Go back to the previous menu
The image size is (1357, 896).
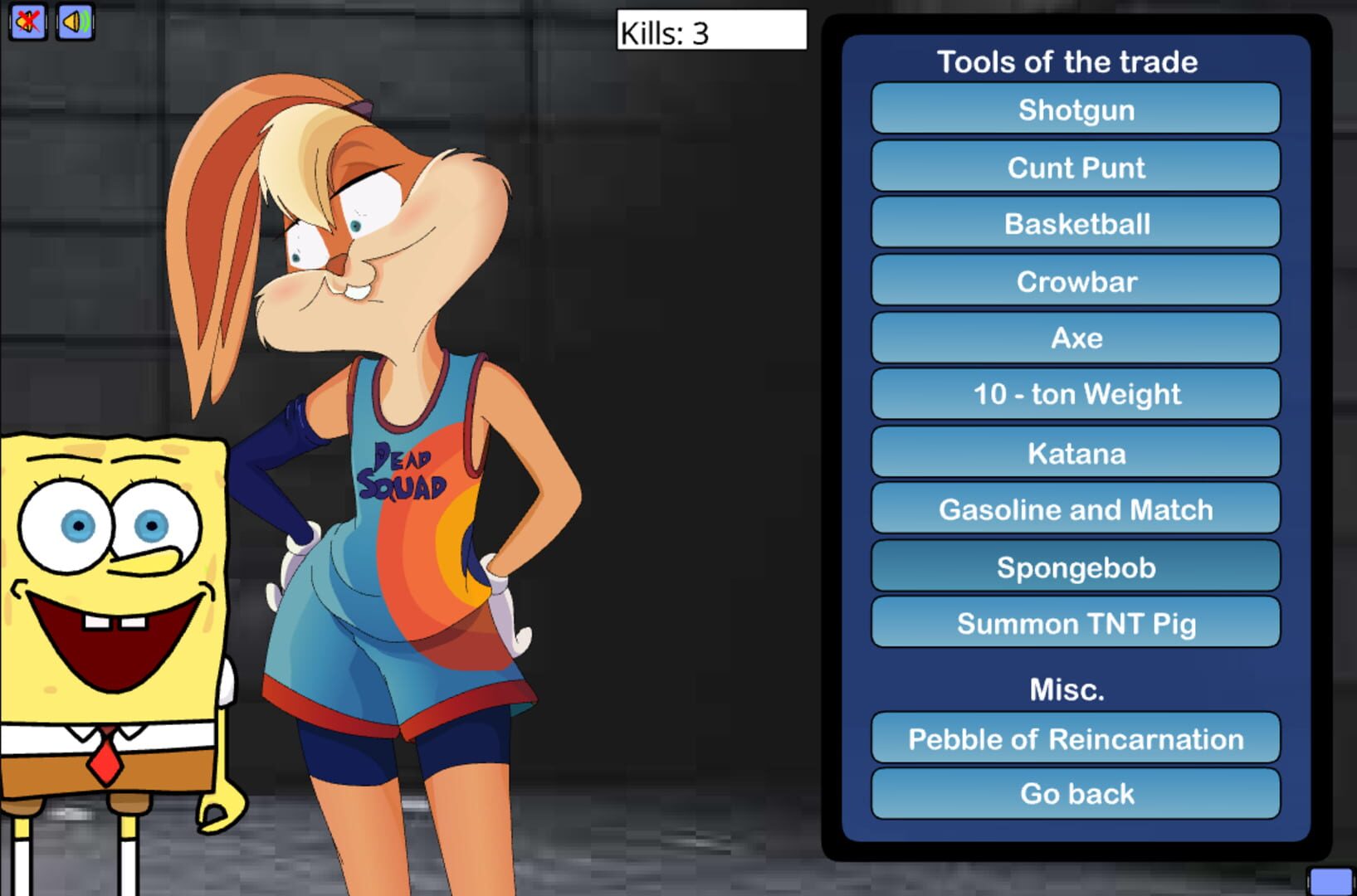pos(1075,794)
